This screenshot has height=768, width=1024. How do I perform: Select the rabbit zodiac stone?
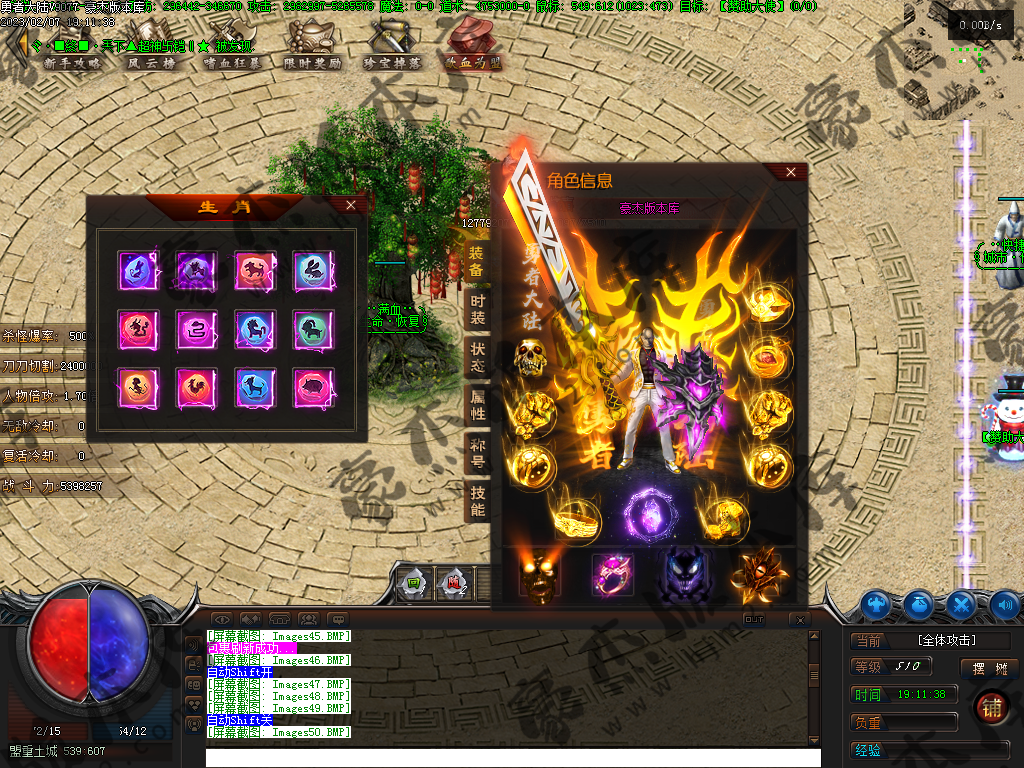pyautogui.click(x=313, y=270)
